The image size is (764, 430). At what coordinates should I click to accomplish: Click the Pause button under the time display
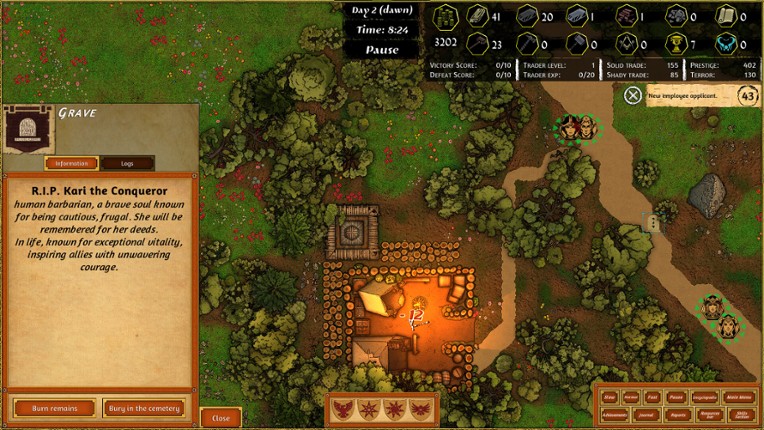(382, 50)
